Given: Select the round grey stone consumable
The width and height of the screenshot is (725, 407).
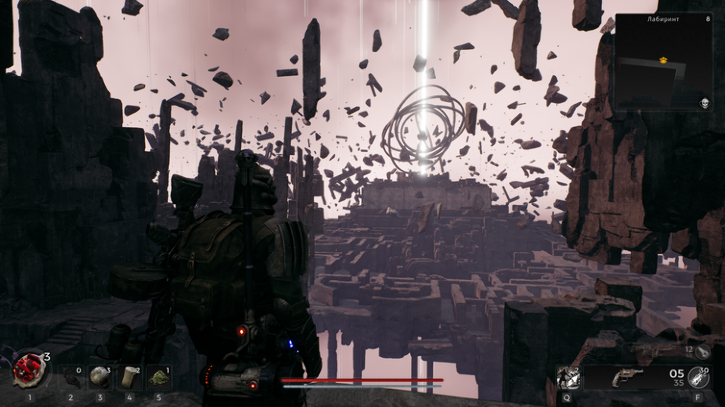Looking at the screenshot, I should [x=100, y=376].
